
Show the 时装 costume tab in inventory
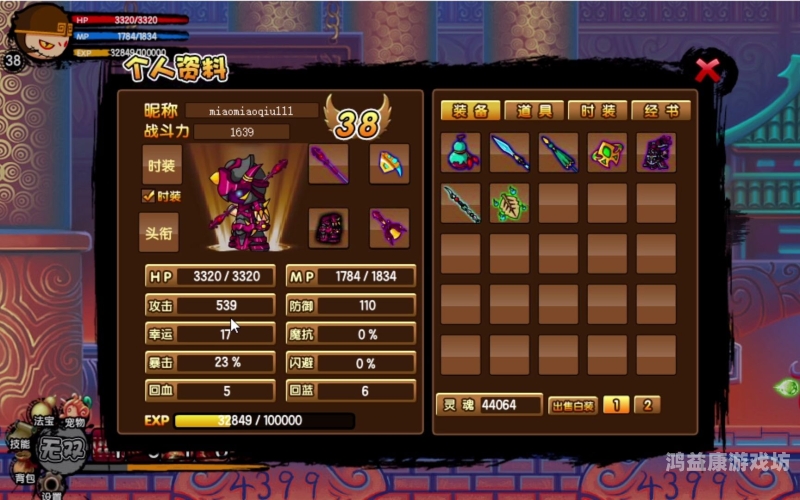pos(597,110)
